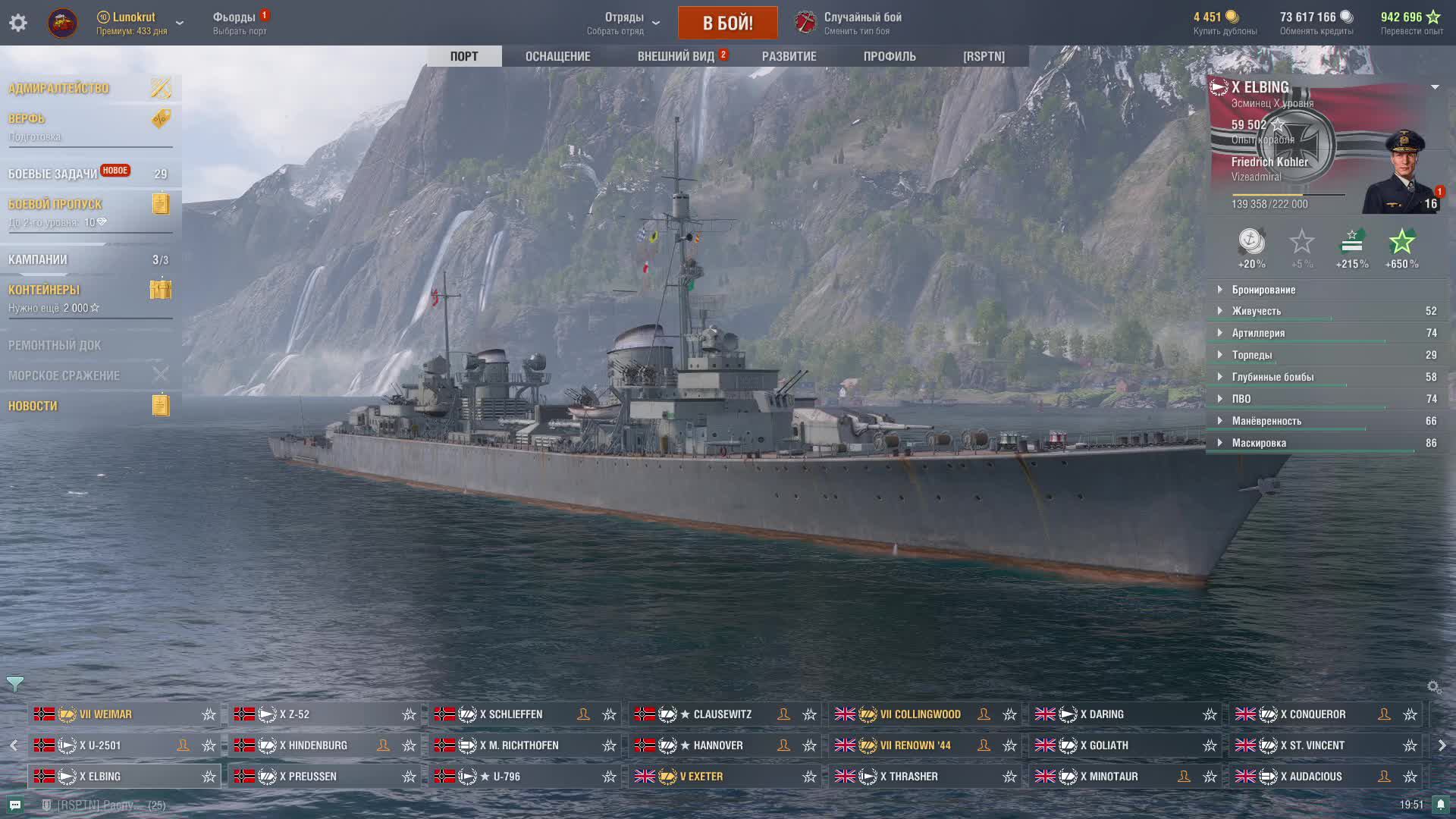
Task: Open Боевые задачи missions list
Action: (x=53, y=174)
